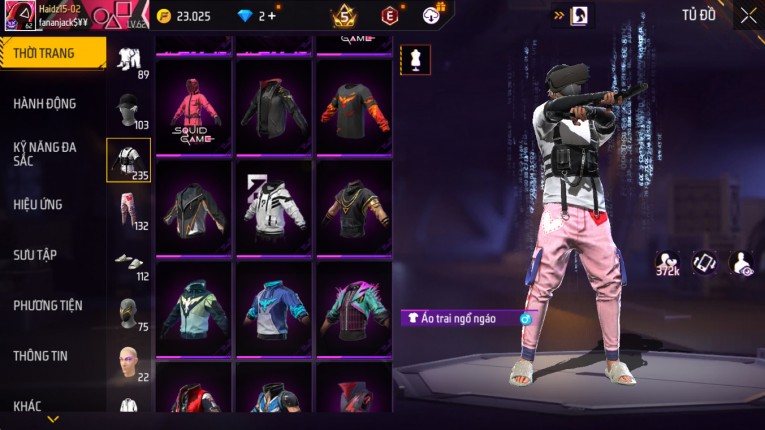765x430 pixels.
Task: Open the player avatar profile
Action: click(x=20, y=16)
